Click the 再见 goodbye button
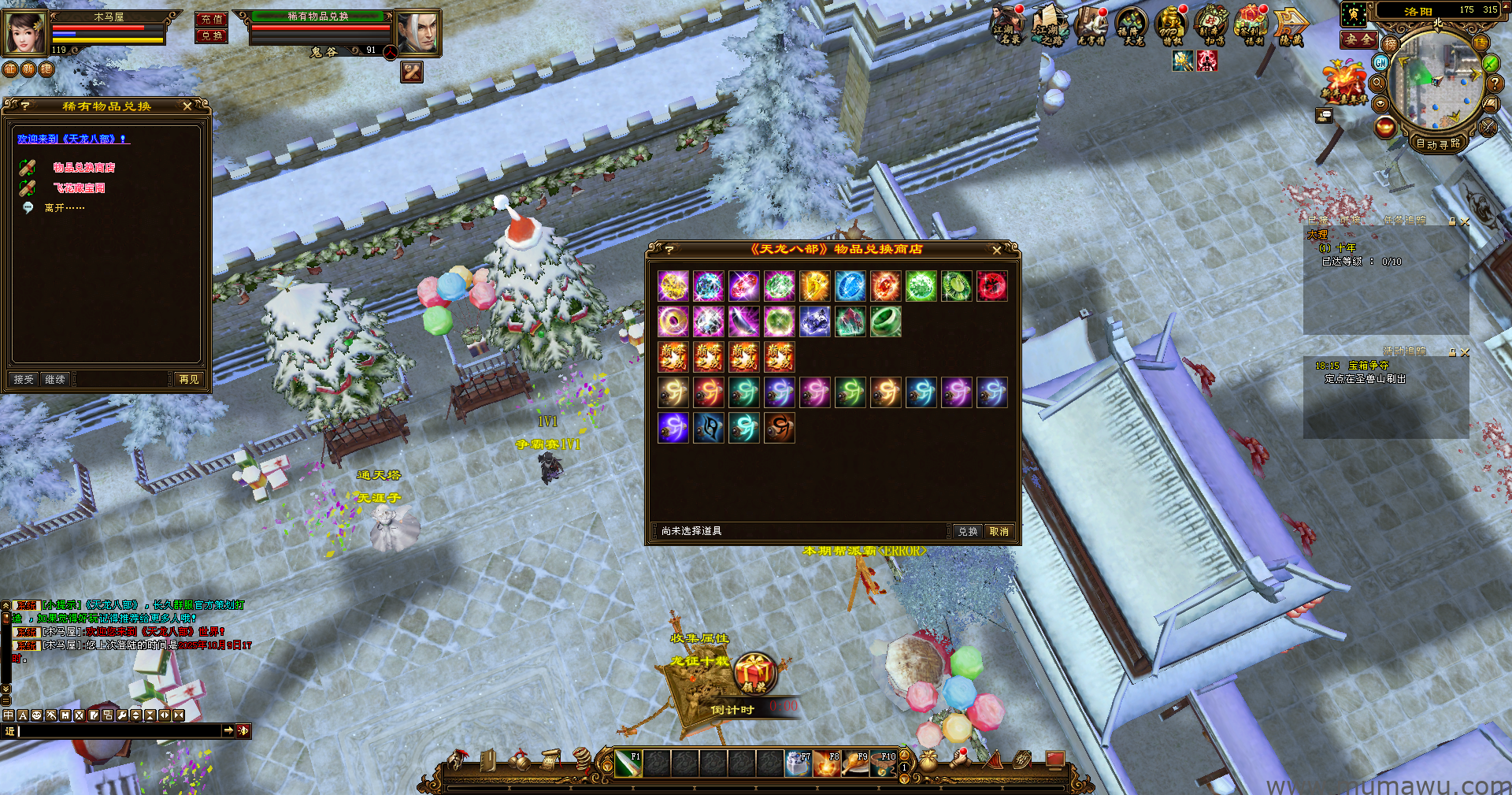This screenshot has width=1512, height=795. coord(189,380)
